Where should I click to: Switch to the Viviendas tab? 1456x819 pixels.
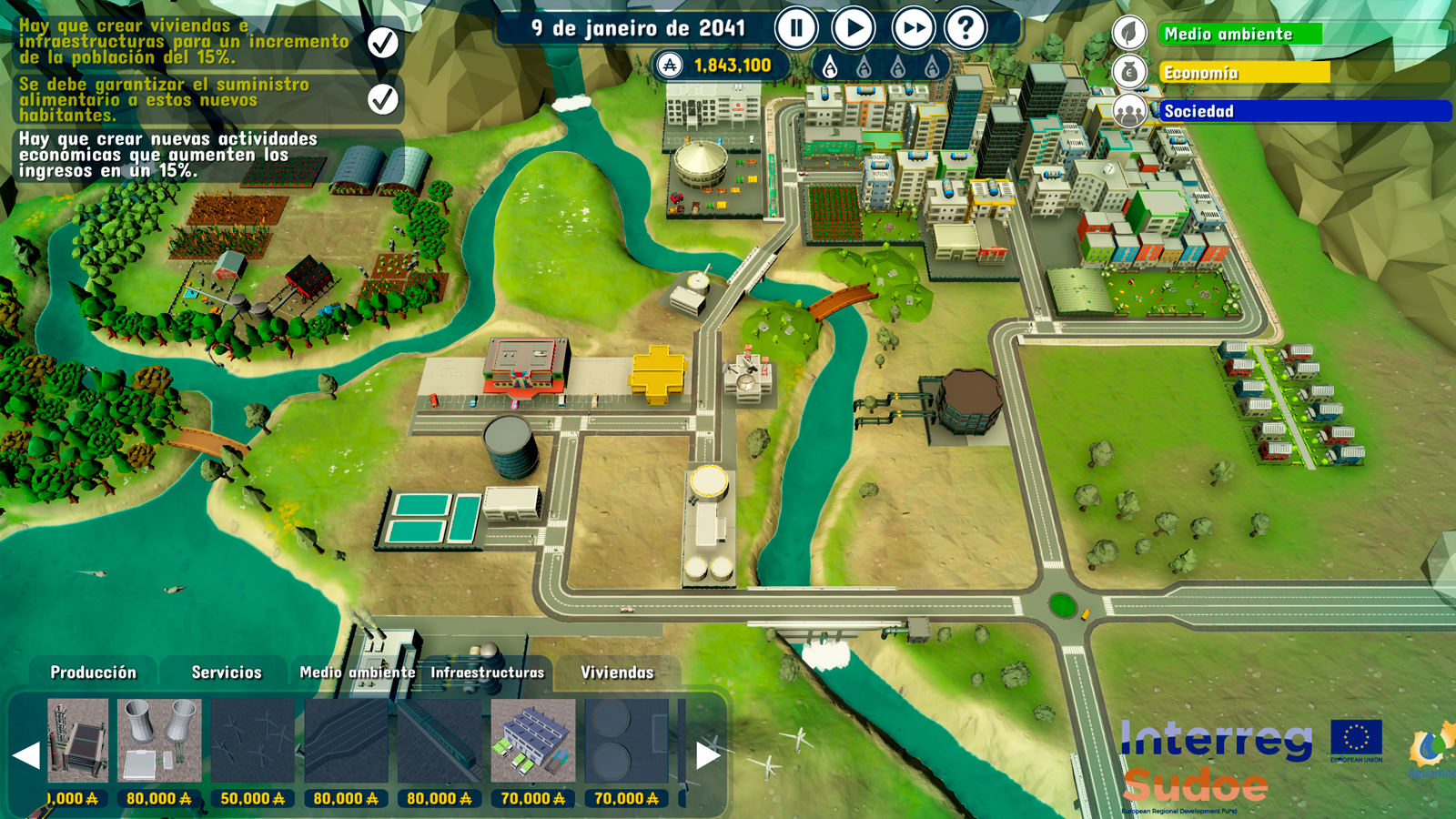(x=617, y=672)
